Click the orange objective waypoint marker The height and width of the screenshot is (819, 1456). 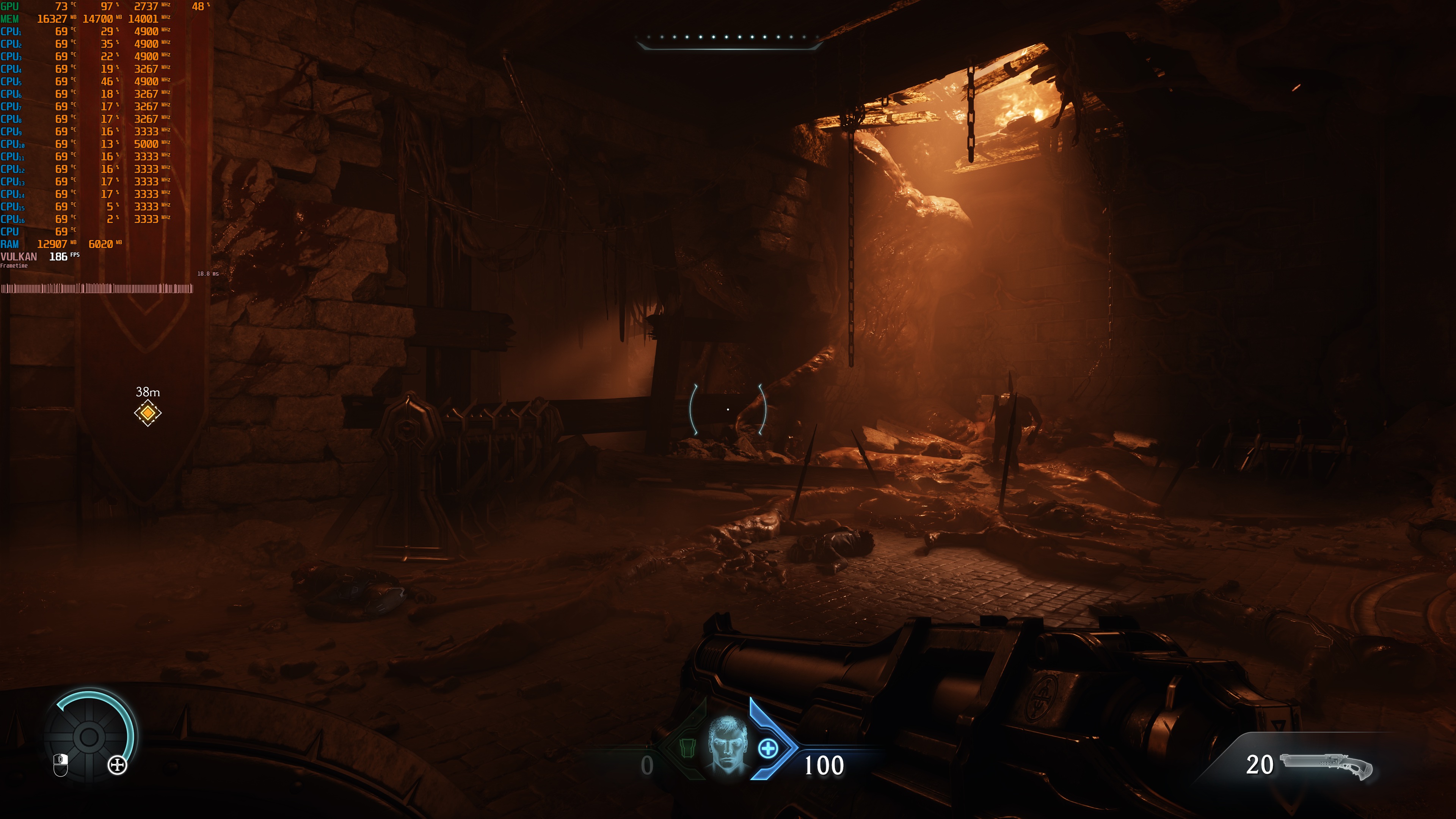tap(147, 413)
